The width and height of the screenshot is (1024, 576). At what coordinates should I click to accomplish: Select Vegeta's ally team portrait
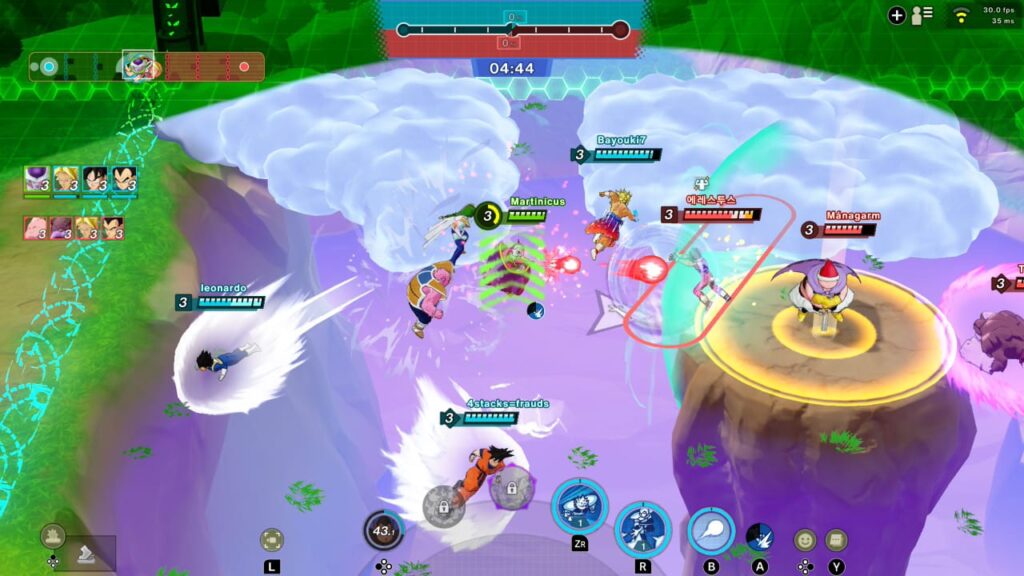[124, 179]
